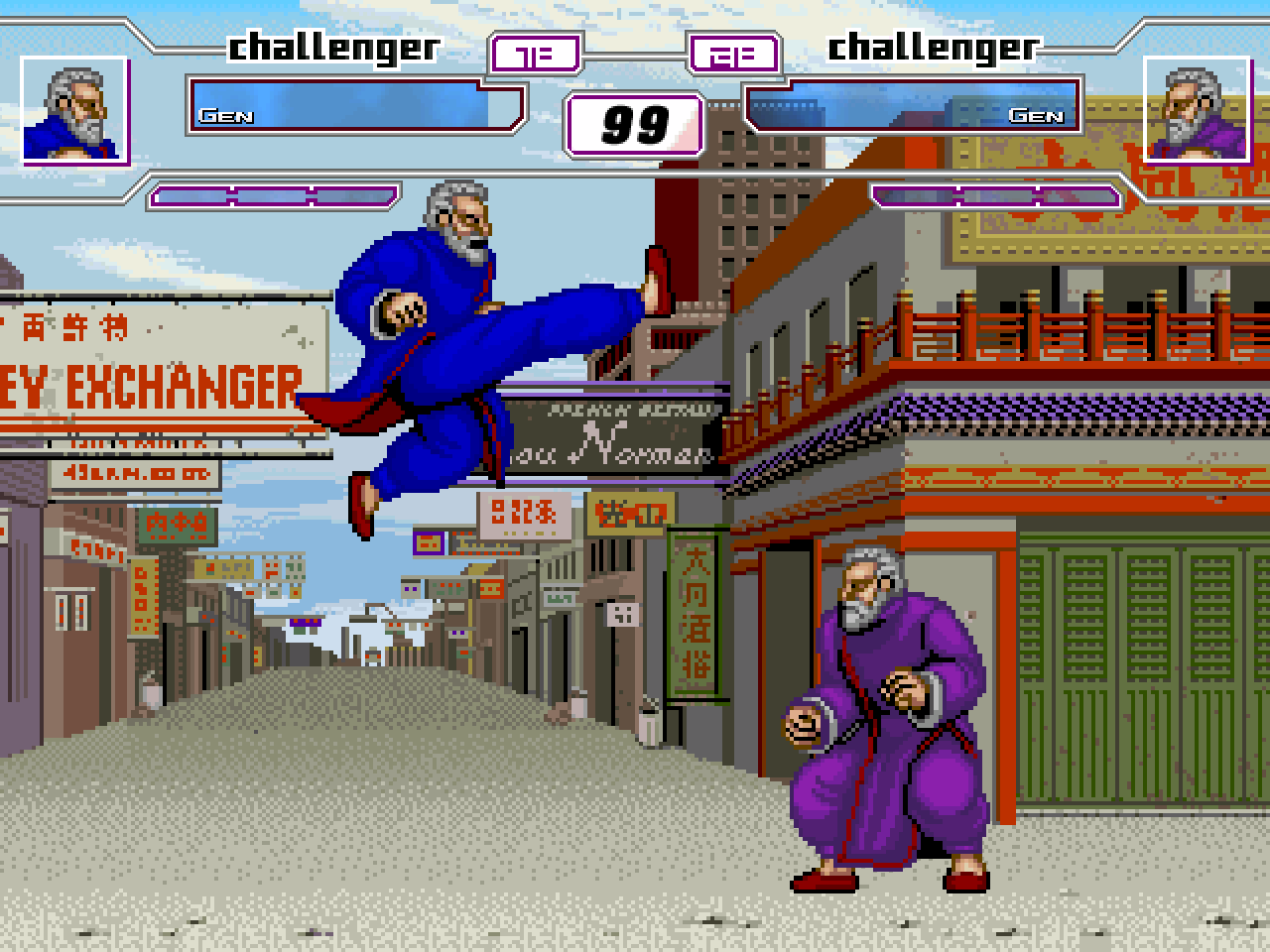Click the segmented power gauge below player 2 lifebar
The image size is (1270, 952).
click(992, 195)
